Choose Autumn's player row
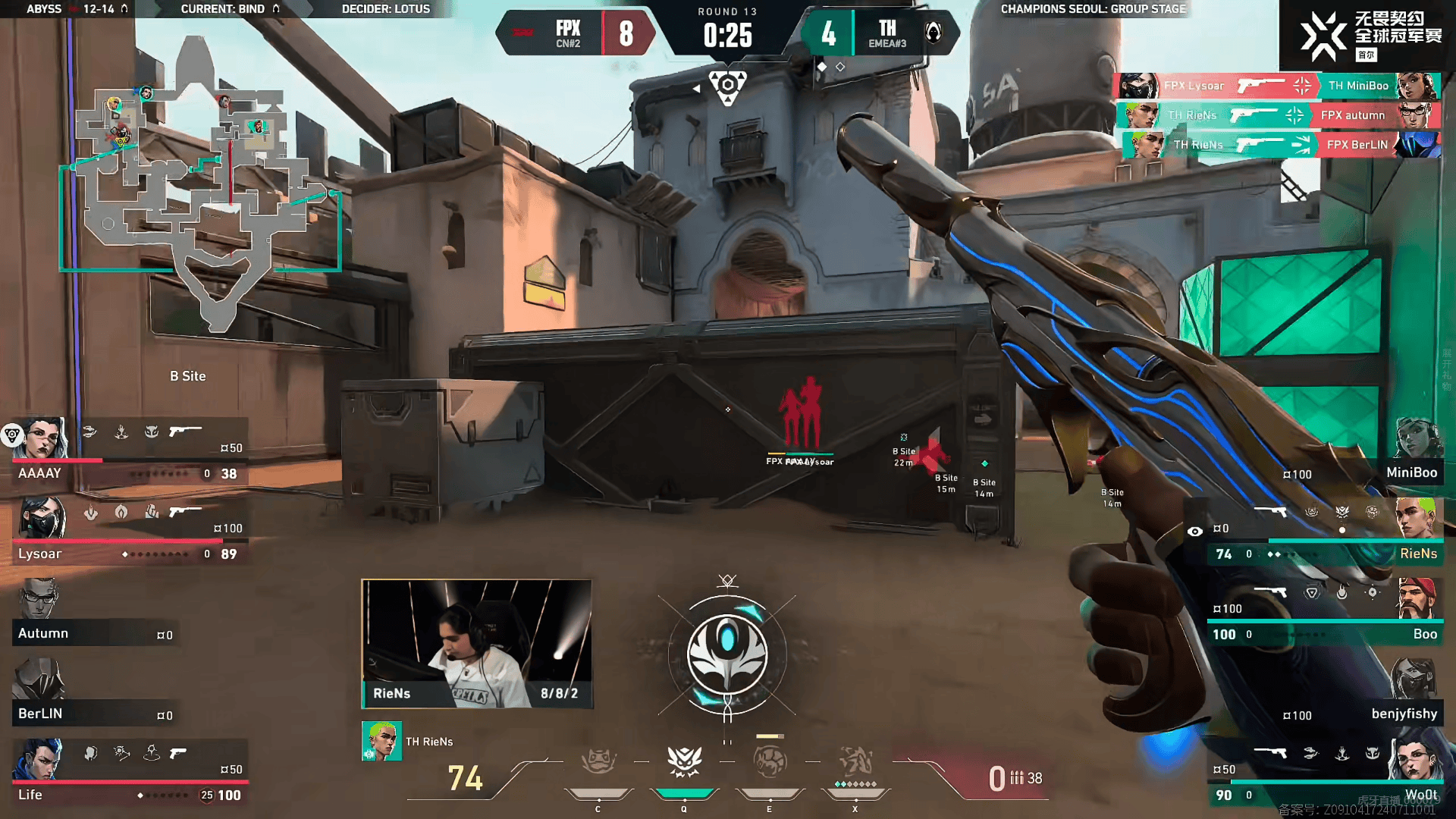Viewport: 1456px width, 819px height. click(x=95, y=616)
